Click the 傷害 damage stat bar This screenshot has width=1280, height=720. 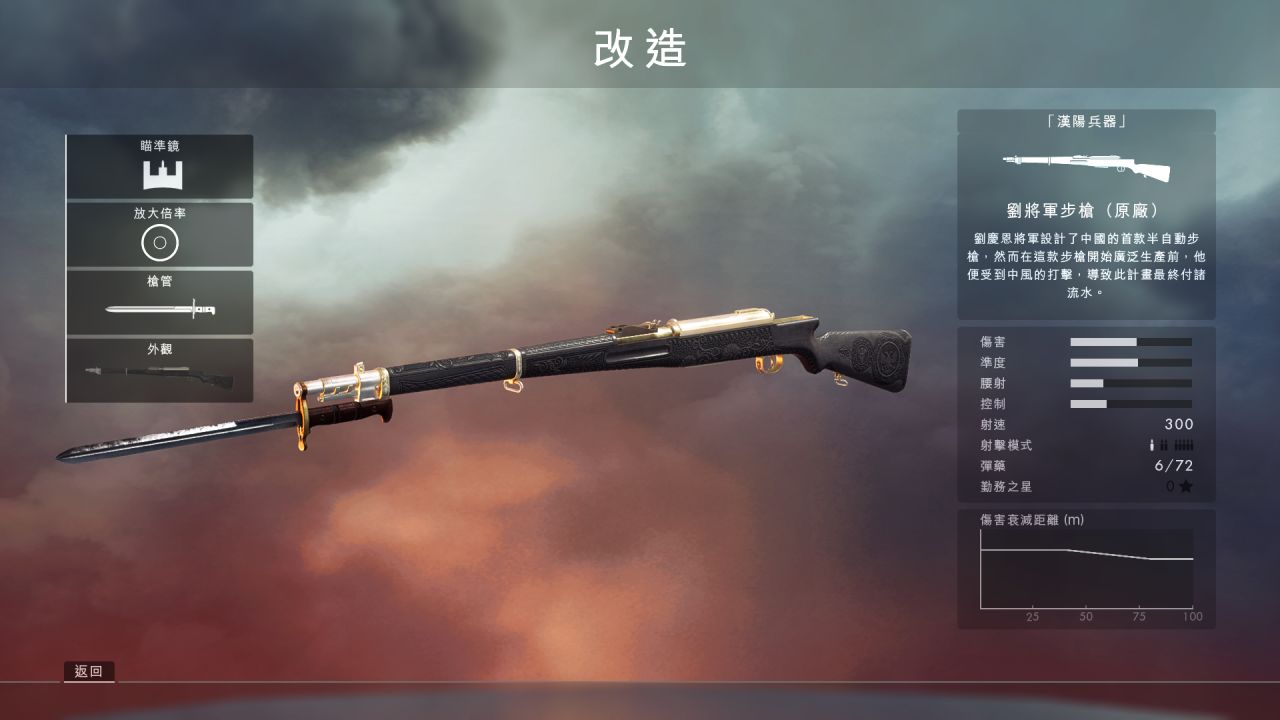click(1131, 340)
